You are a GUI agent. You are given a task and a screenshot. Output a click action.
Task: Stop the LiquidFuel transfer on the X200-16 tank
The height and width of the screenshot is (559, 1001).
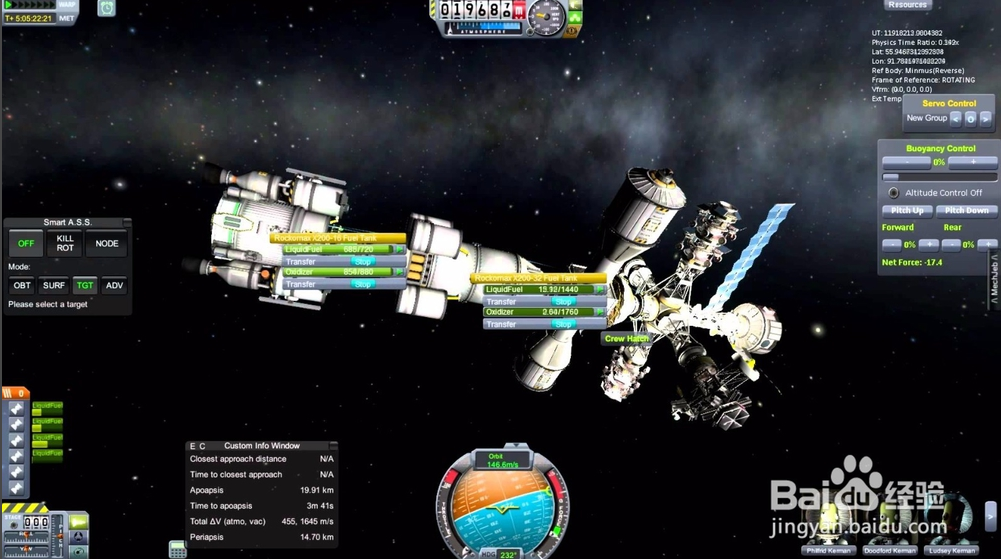363,261
